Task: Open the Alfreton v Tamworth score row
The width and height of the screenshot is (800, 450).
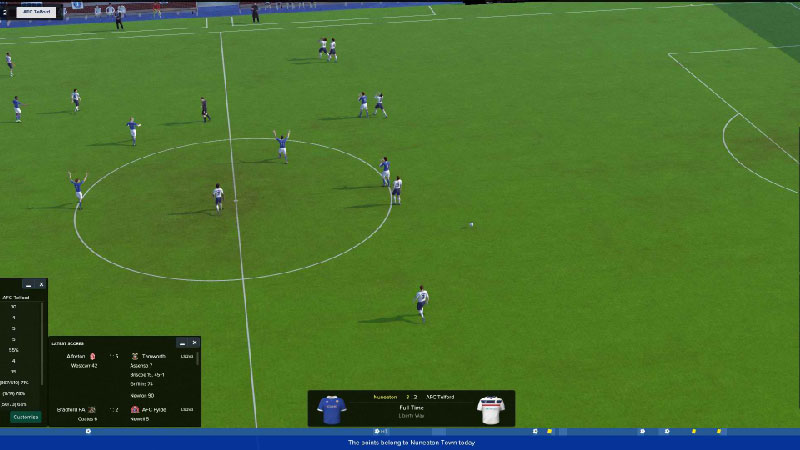Action: 122,356
